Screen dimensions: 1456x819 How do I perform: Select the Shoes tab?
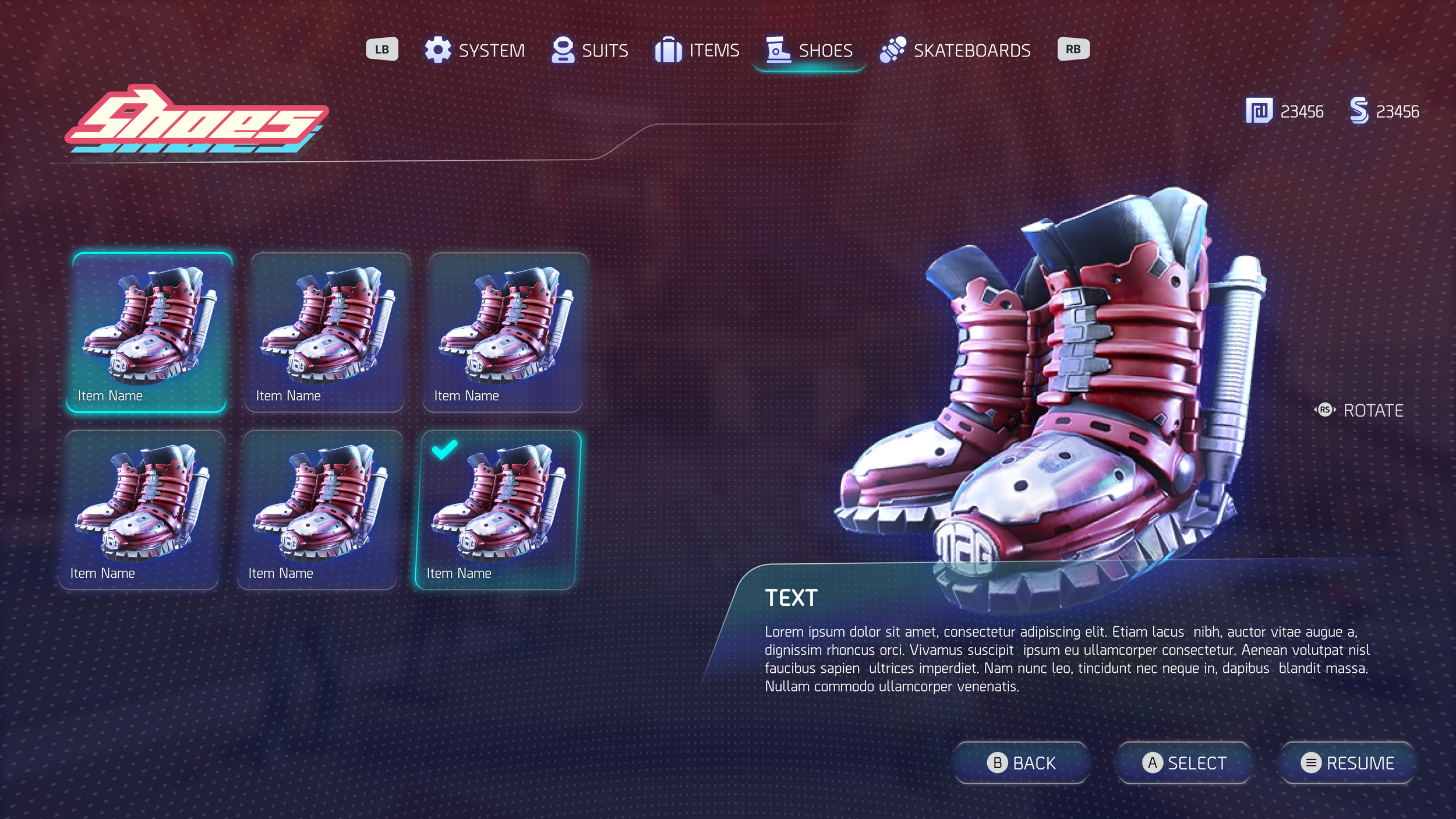(810, 51)
